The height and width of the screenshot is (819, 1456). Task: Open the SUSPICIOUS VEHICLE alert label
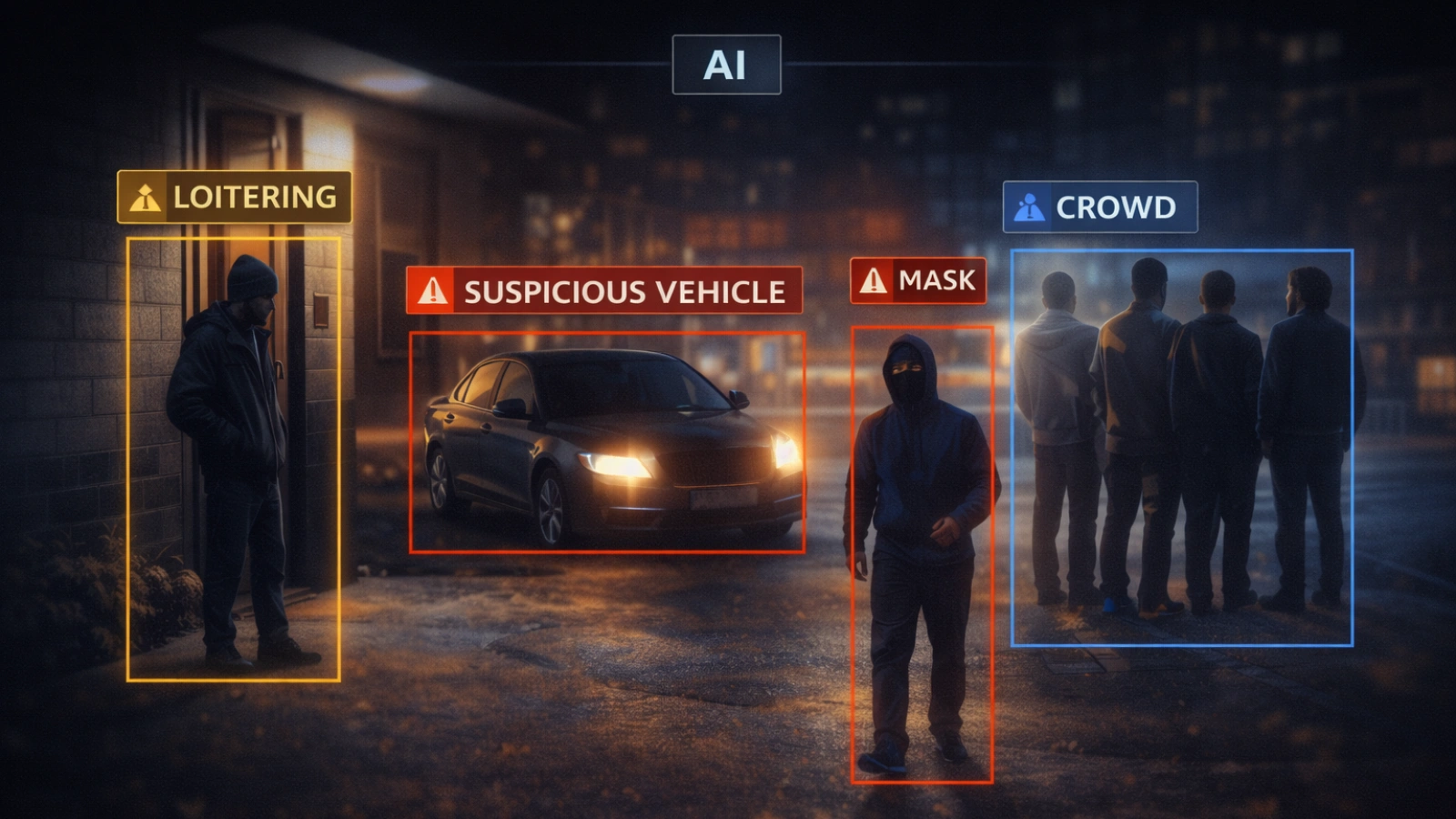tap(604, 291)
